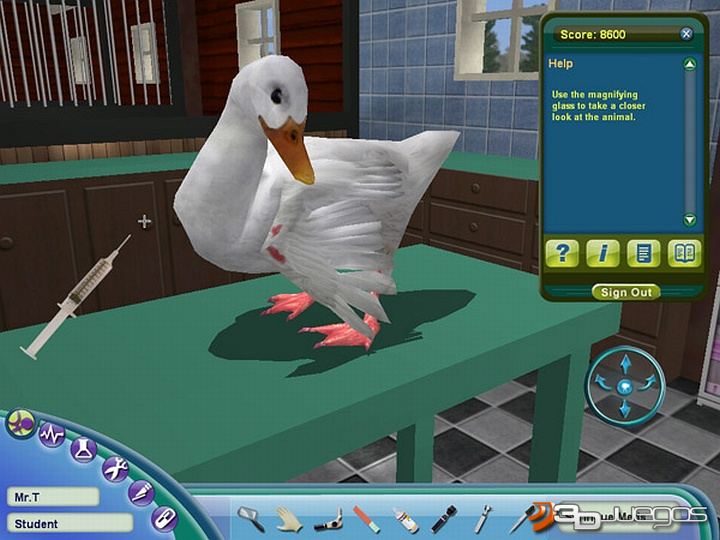The height and width of the screenshot is (540, 720).
Task: Open the question mark help button
Action: point(562,253)
